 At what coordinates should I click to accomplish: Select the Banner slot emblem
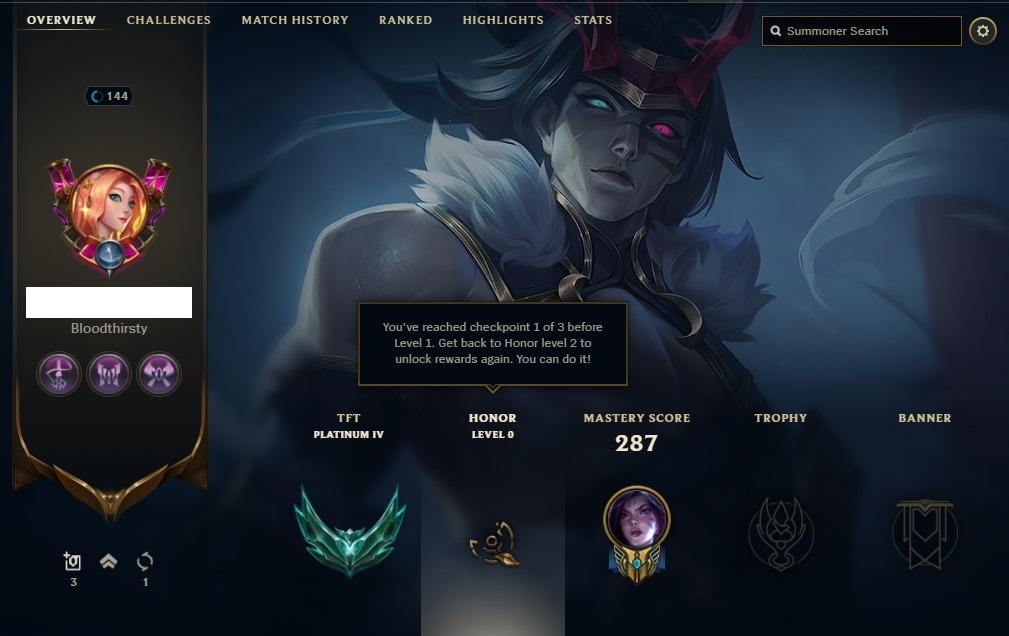(x=924, y=533)
